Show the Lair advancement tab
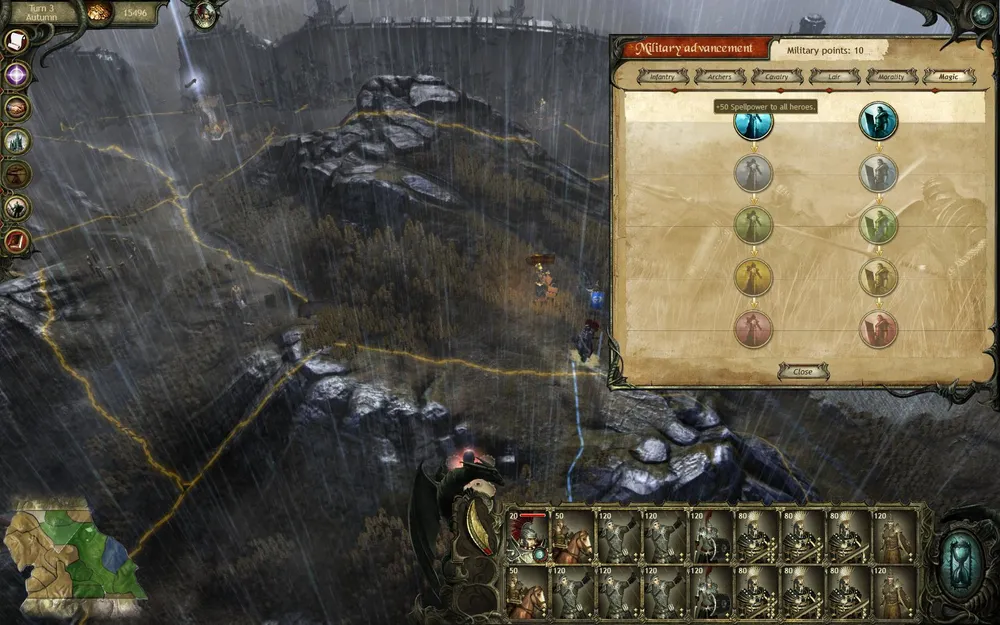Viewport: 1000px width, 625px height. pyautogui.click(x=835, y=76)
